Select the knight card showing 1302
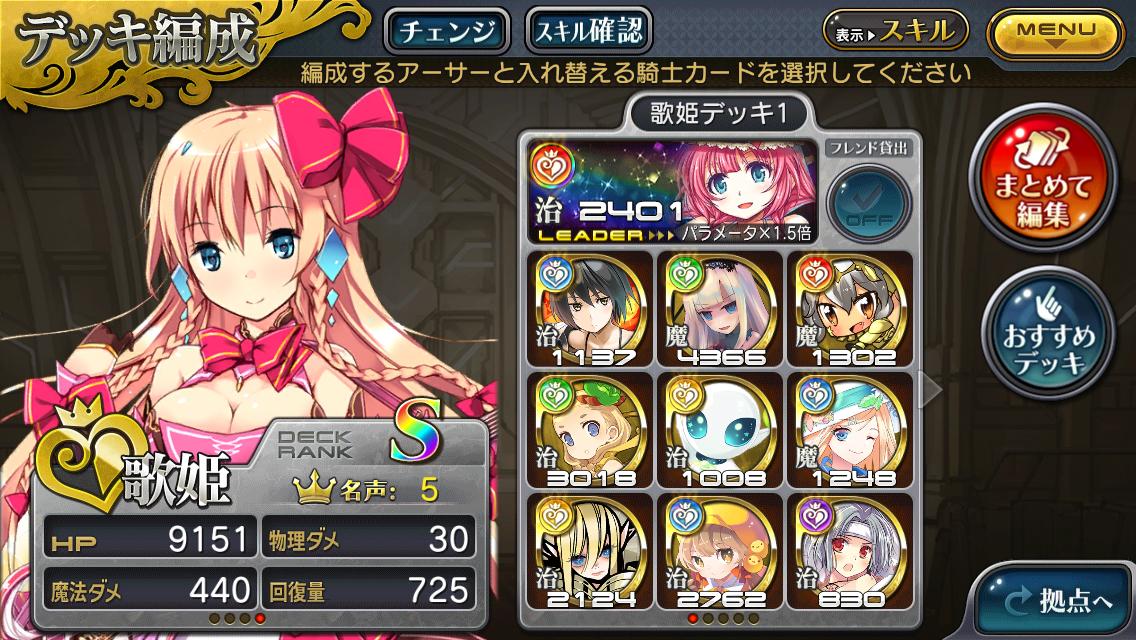This screenshot has width=1136, height=640. click(849, 308)
